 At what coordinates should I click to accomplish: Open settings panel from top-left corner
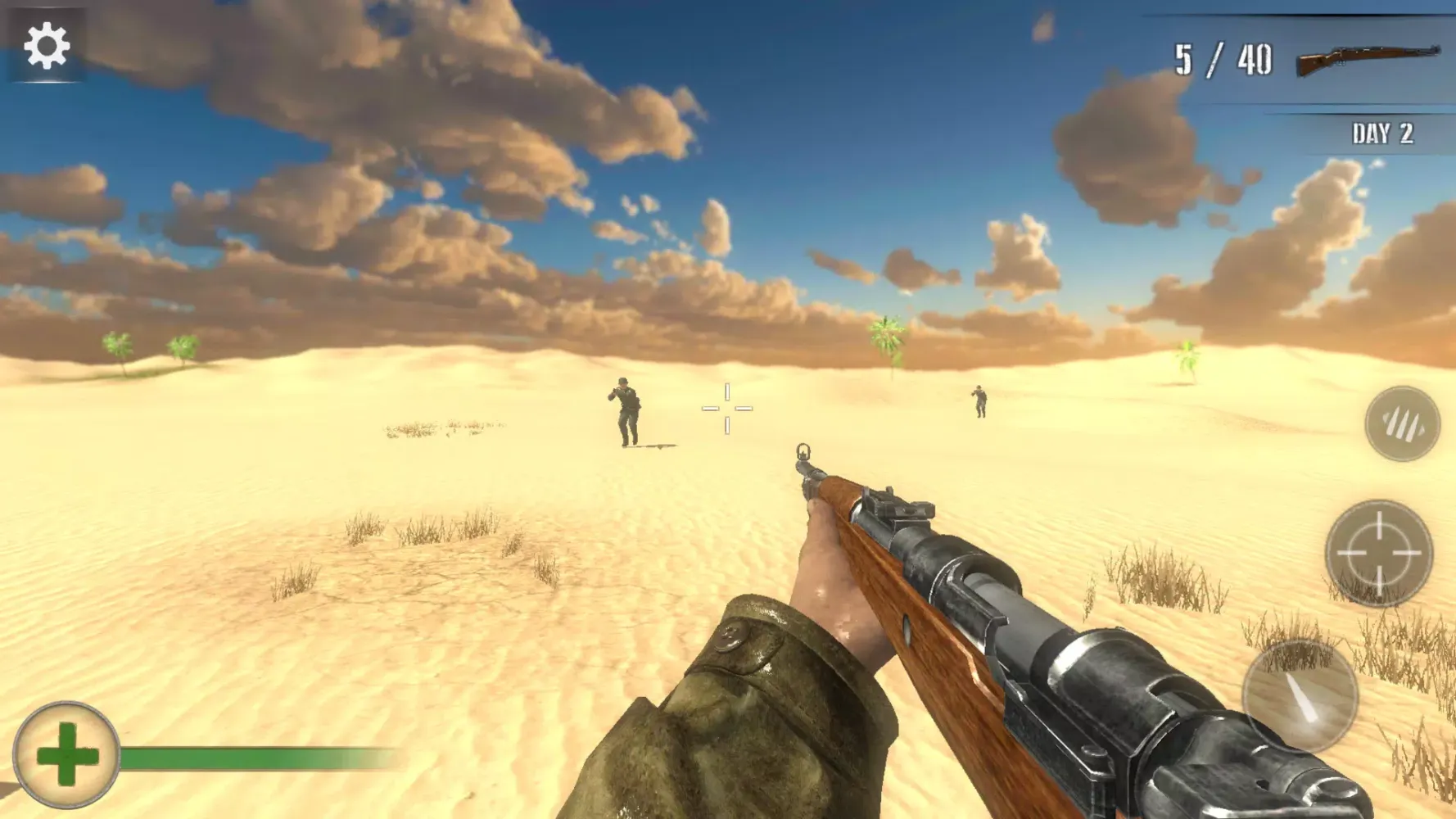45,47
